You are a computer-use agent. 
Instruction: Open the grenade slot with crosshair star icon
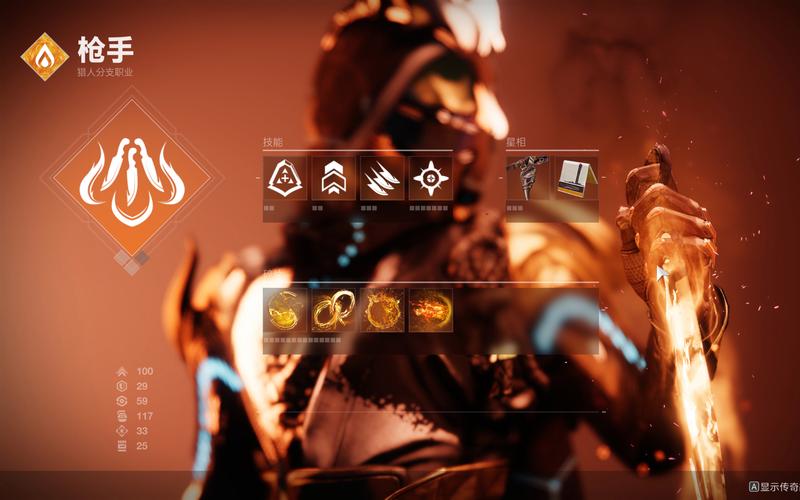point(431,178)
